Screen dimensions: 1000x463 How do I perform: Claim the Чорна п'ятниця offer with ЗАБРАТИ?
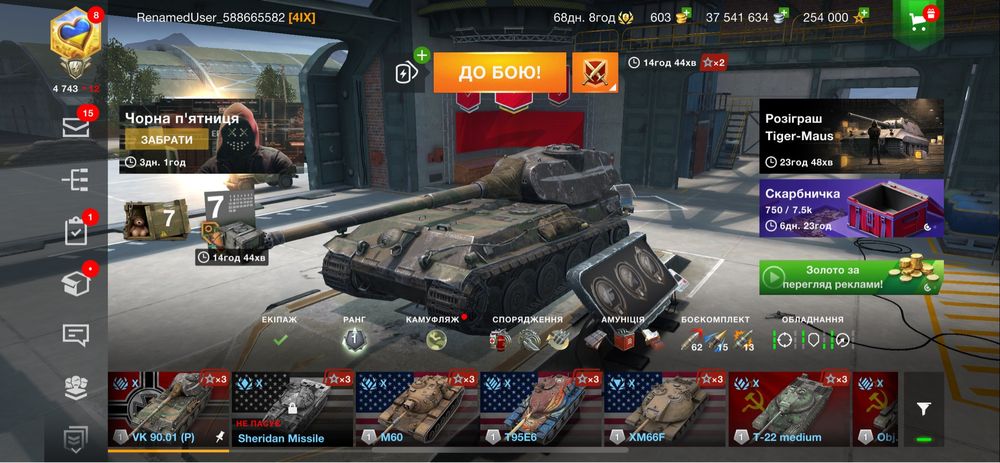(166, 140)
